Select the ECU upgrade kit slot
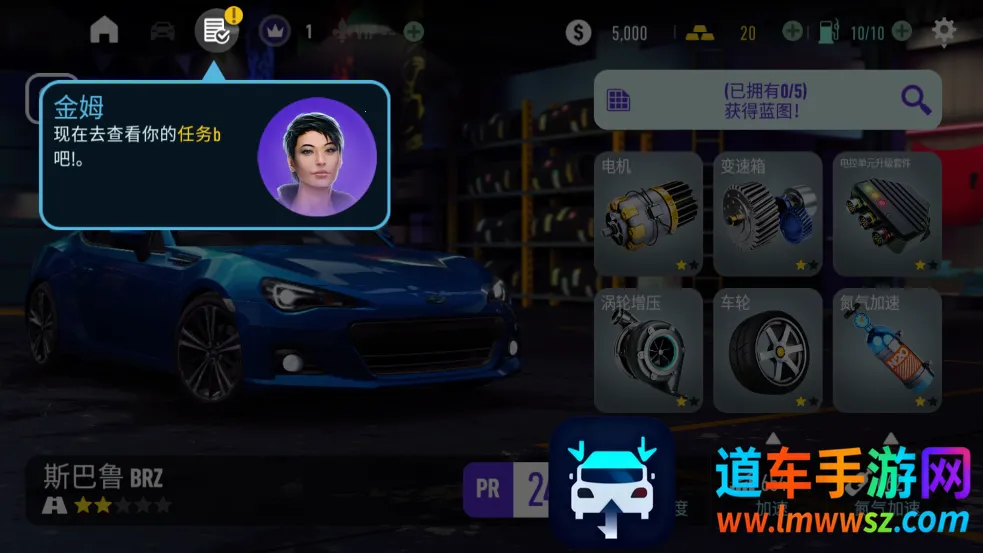Screen dimensions: 983x553 pyautogui.click(x=887, y=214)
